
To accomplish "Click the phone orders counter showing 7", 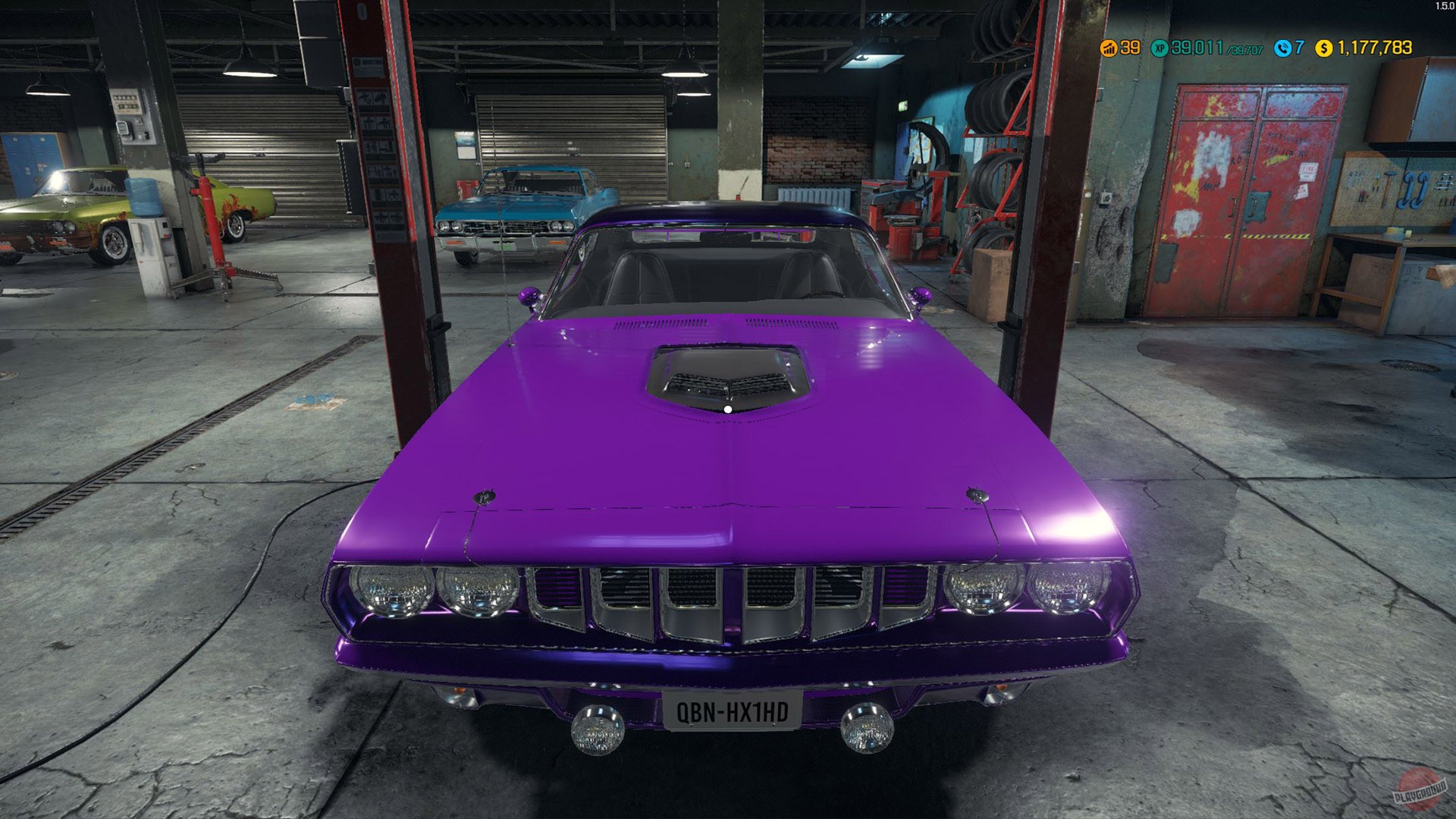I will (x=1299, y=48).
